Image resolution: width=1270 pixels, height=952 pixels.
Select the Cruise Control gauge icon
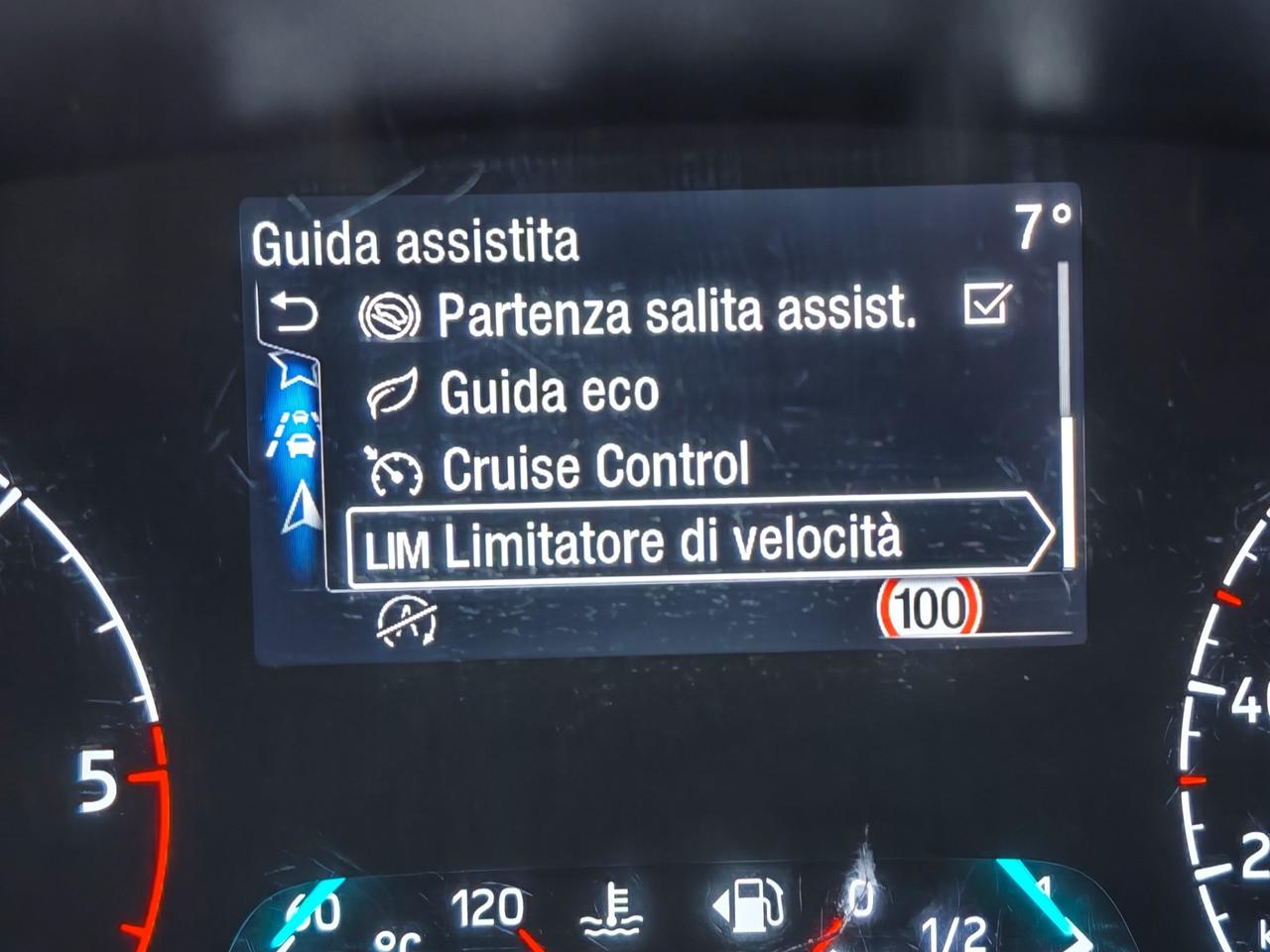pos(396,466)
